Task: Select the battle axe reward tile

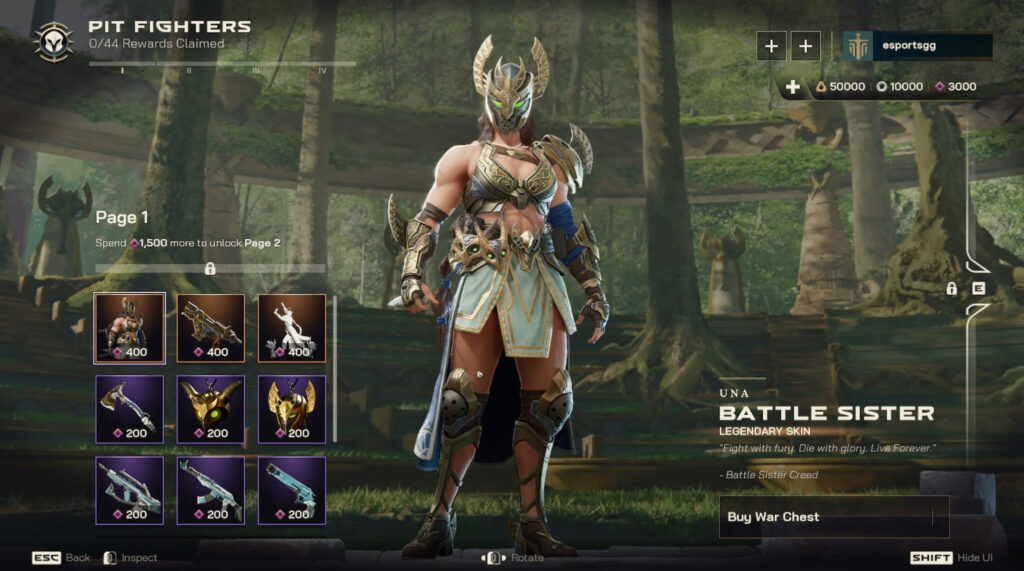Action: (130, 409)
